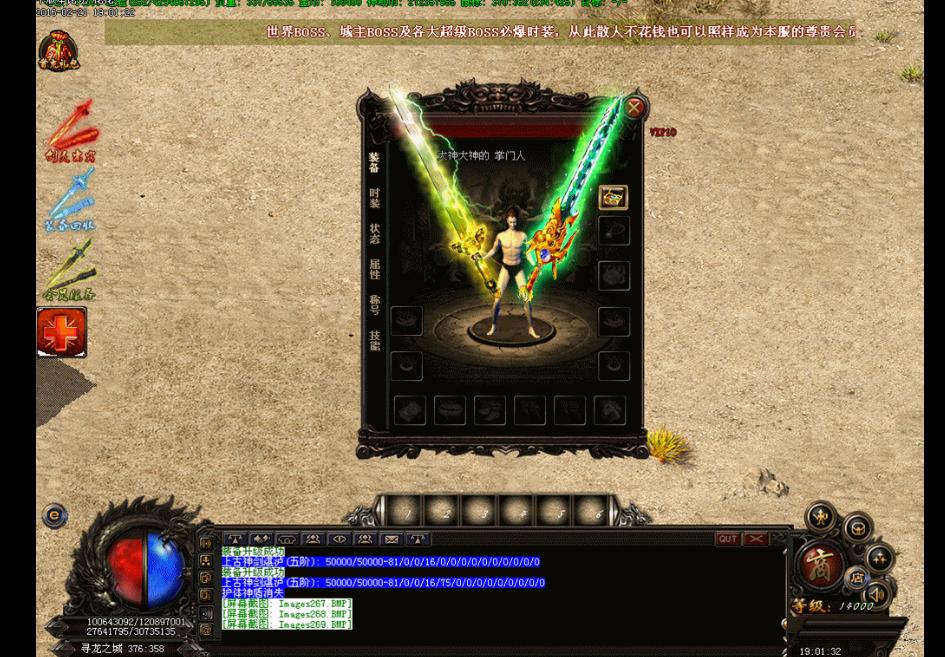
Task: Click the QUT button above the chat
Action: point(727,539)
